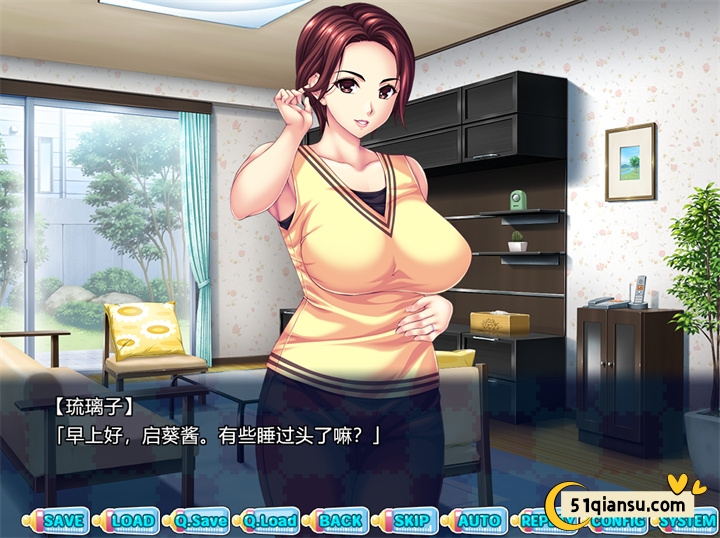Quick save with Q.Save
The height and width of the screenshot is (538, 720).
point(201,521)
